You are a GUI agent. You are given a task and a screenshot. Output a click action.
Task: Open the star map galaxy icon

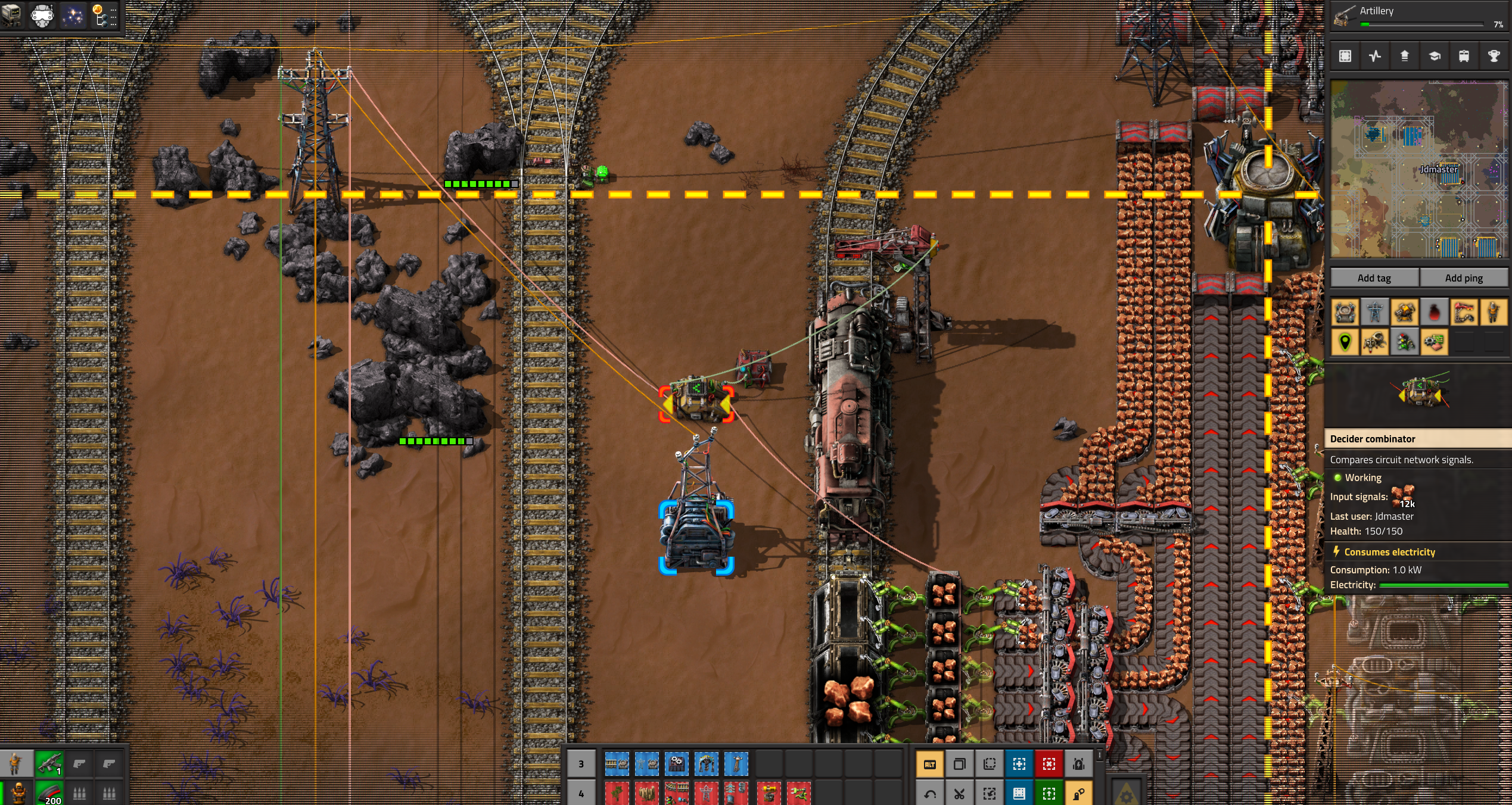73,16
